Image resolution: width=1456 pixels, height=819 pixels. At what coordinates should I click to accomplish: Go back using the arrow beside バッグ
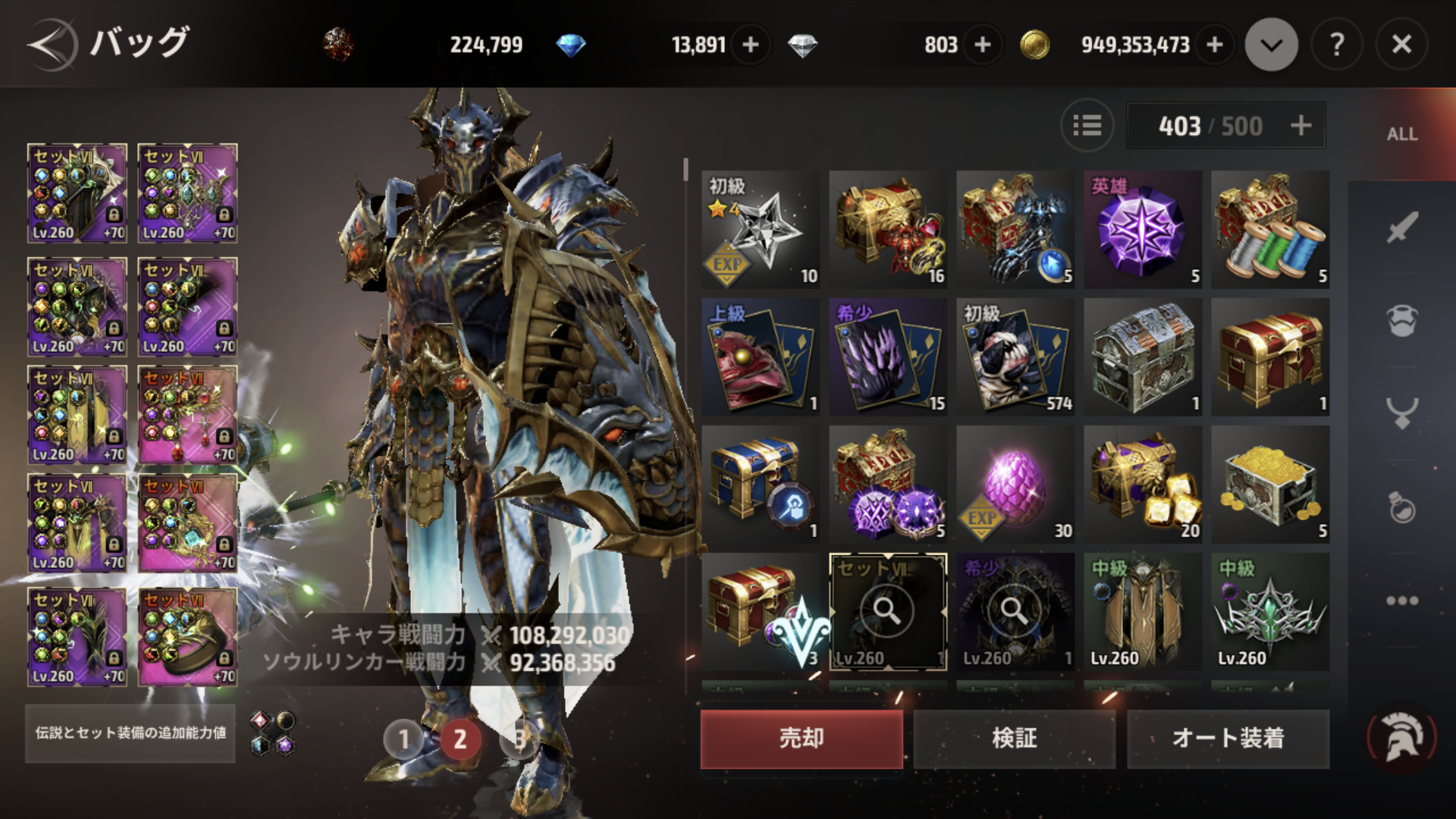point(52,45)
